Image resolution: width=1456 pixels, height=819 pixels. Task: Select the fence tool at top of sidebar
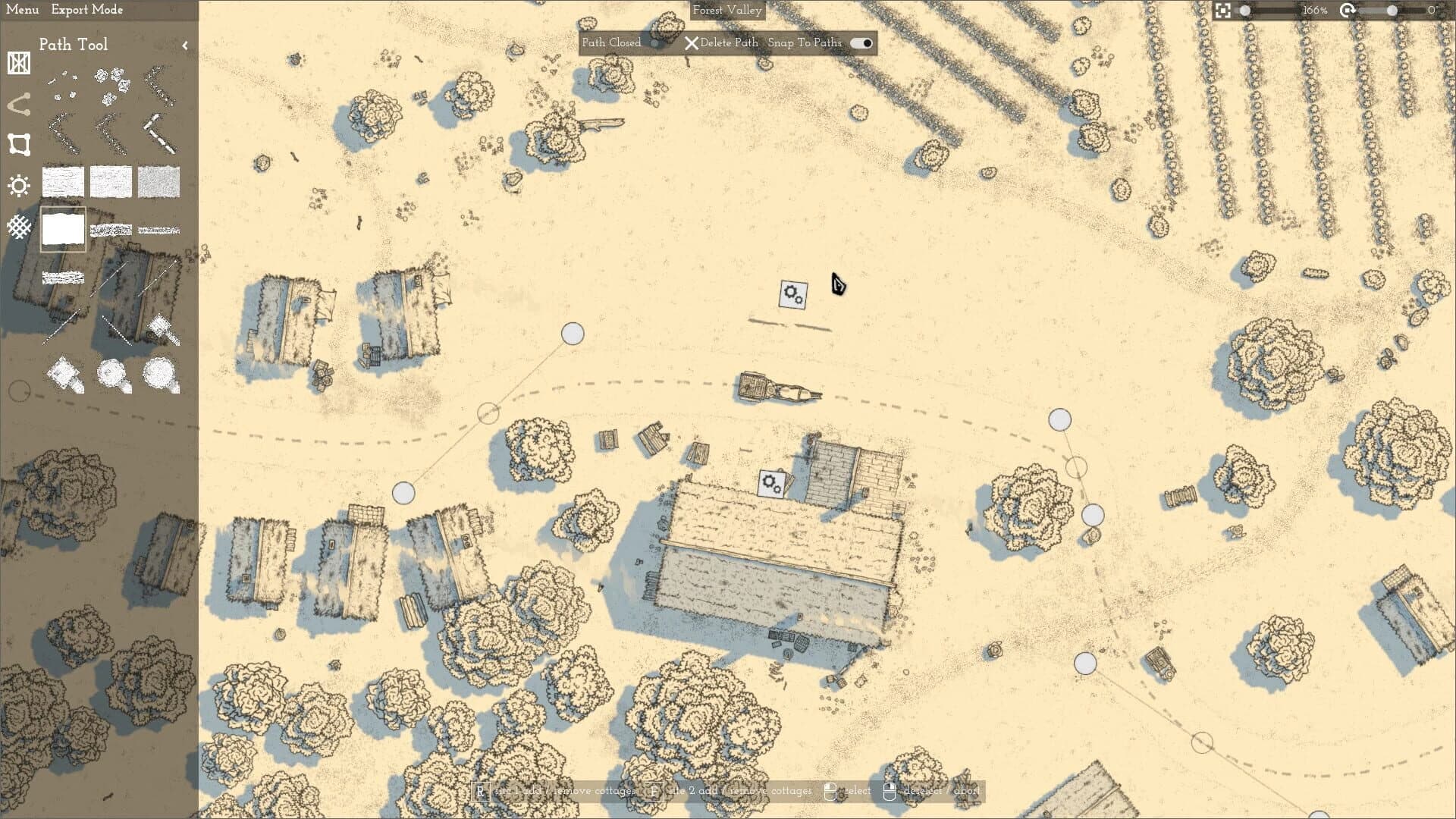coord(18,64)
